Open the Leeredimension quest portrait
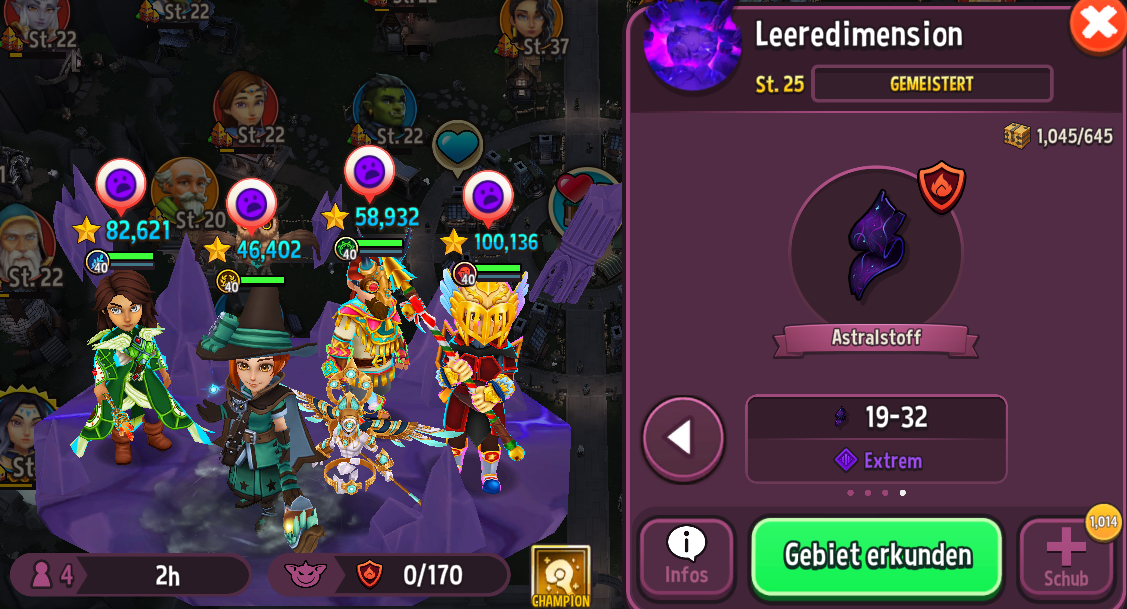The height and width of the screenshot is (609, 1127). pyautogui.click(x=692, y=45)
